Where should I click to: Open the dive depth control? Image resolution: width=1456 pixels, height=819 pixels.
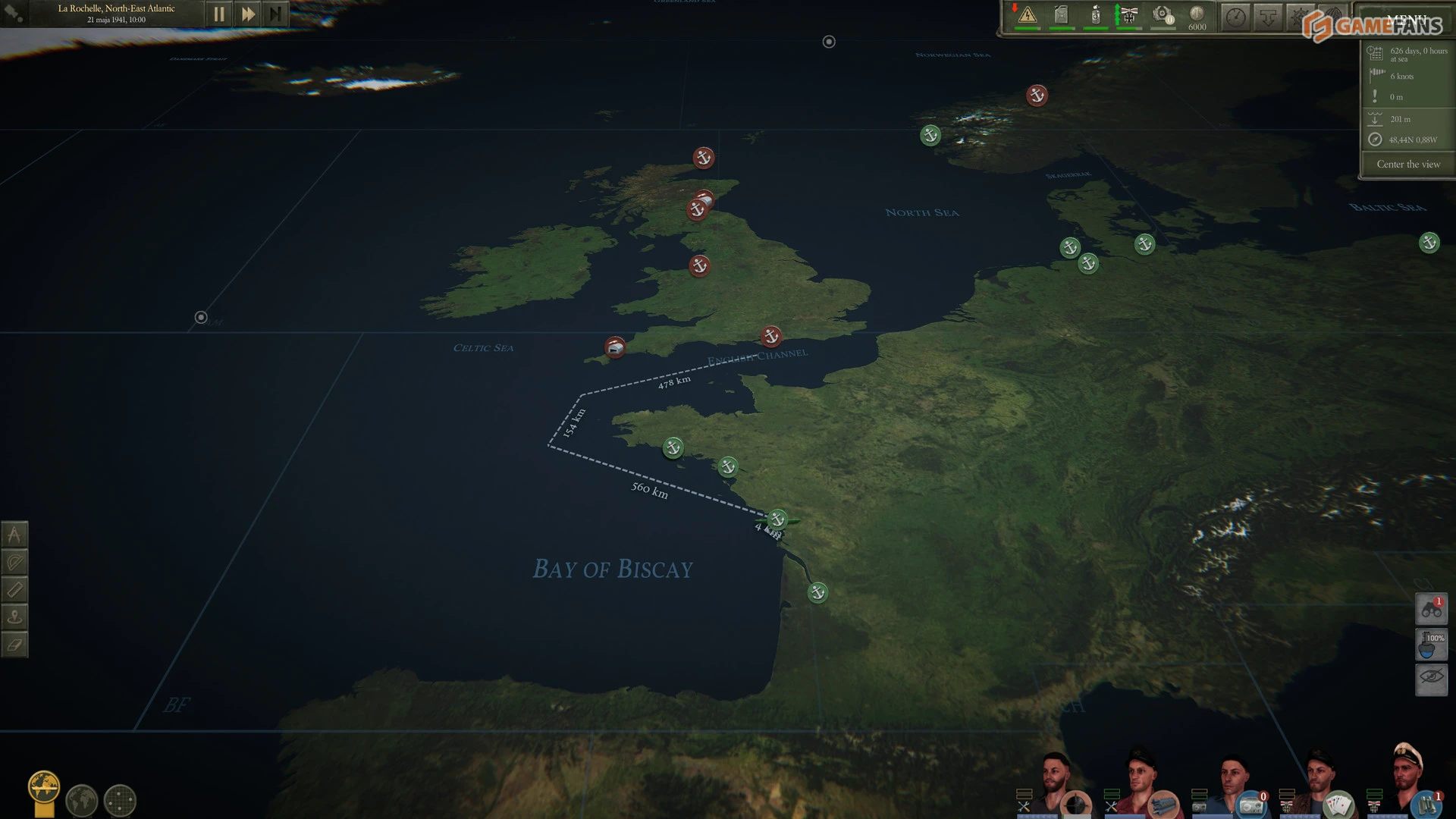[1269, 17]
